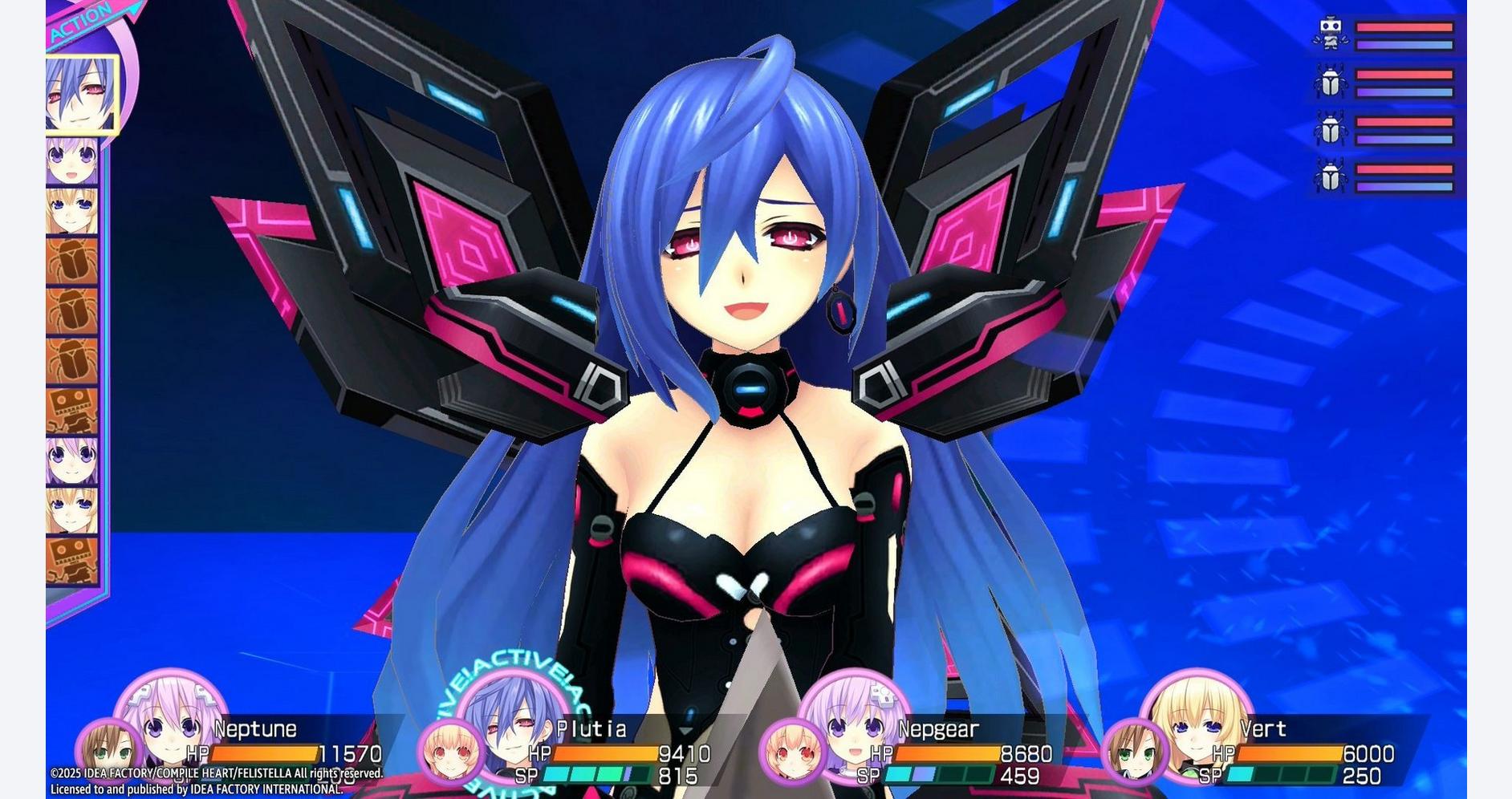Viewport: 1512px width, 799px height.
Task: Click the robot enemy icon in enemy list
Action: click(x=1331, y=34)
